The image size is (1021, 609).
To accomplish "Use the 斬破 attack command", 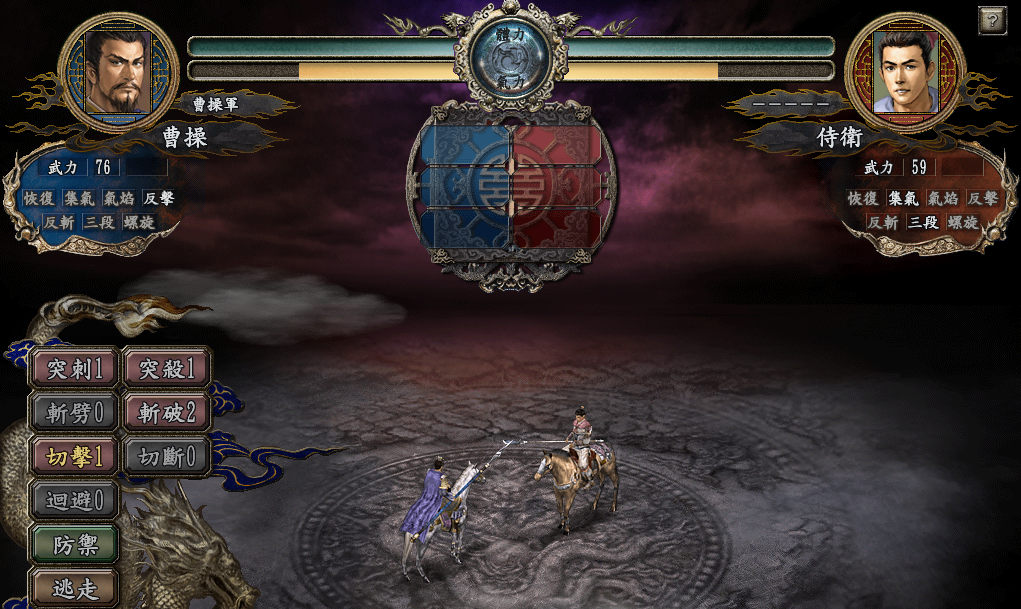I will tap(167, 411).
